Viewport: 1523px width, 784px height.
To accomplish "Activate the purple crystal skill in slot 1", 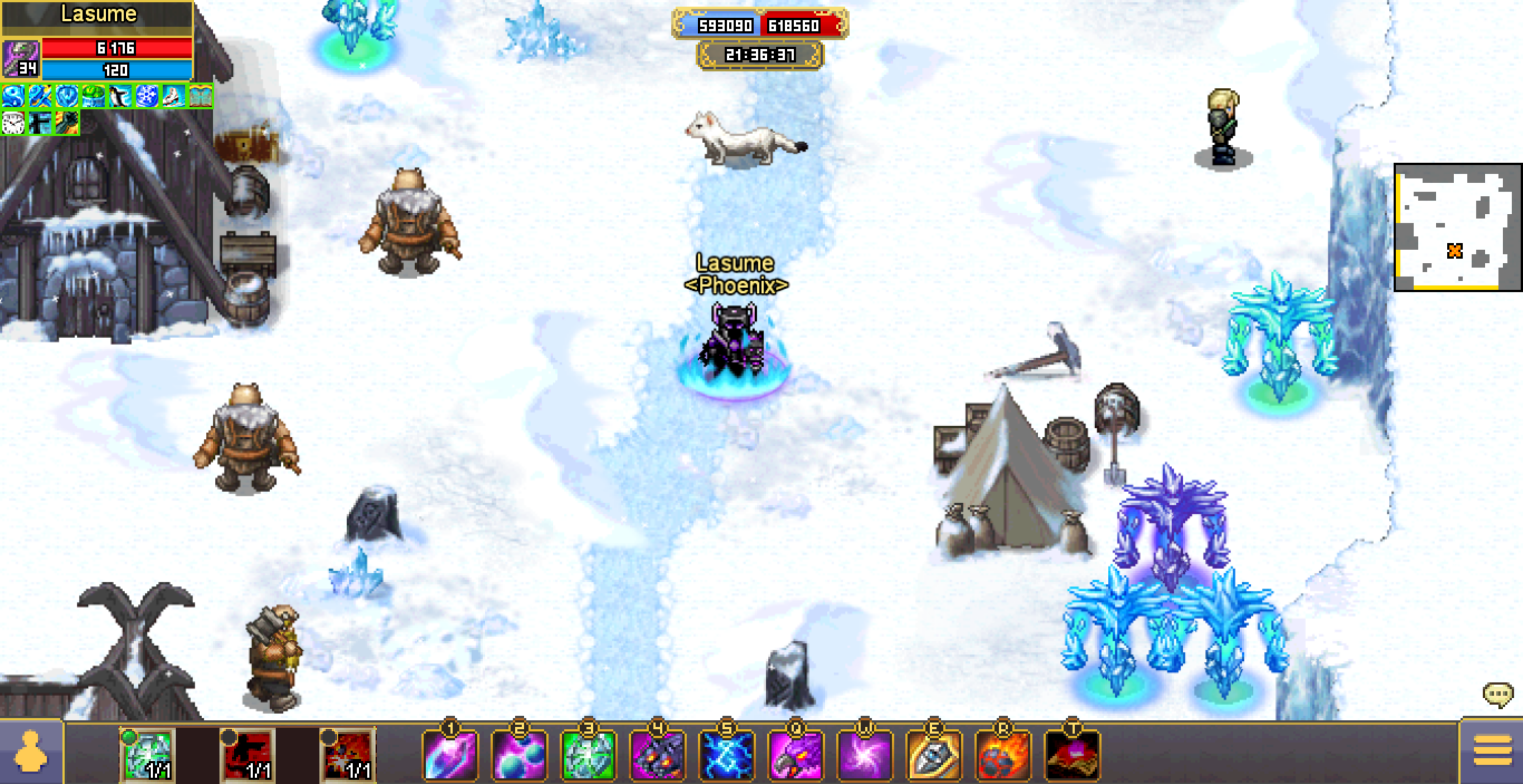I will 450,756.
